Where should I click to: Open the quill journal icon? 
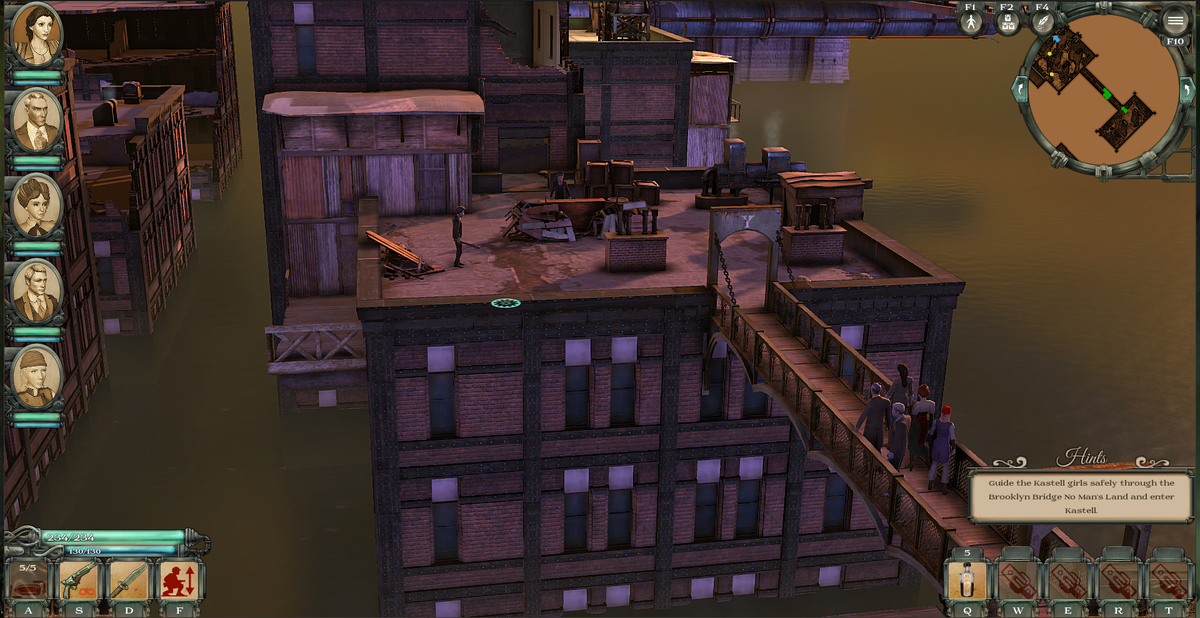click(1043, 23)
